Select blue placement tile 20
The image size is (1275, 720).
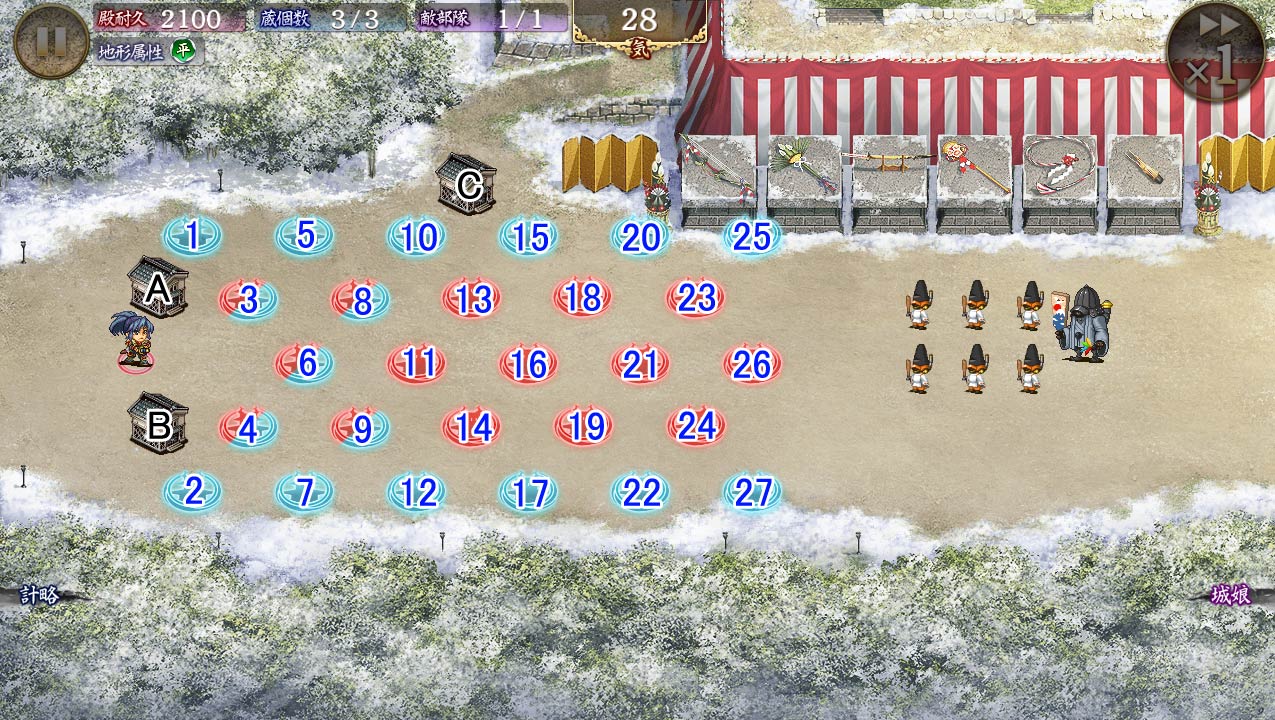(x=640, y=238)
